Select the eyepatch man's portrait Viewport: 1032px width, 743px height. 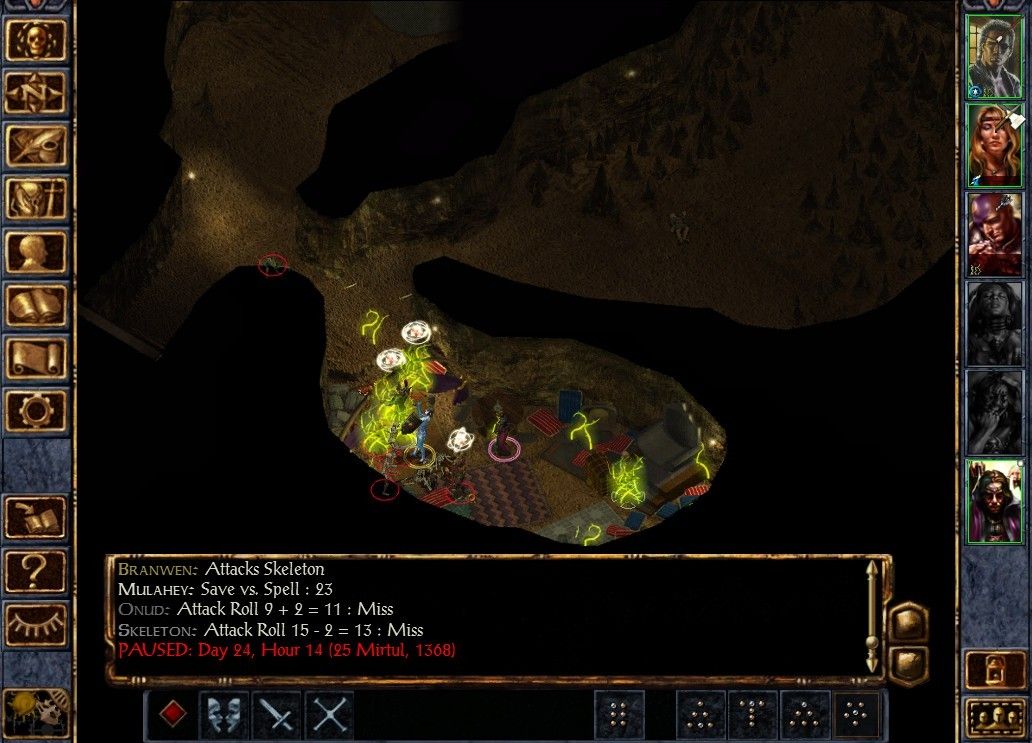pyautogui.click(x=993, y=56)
